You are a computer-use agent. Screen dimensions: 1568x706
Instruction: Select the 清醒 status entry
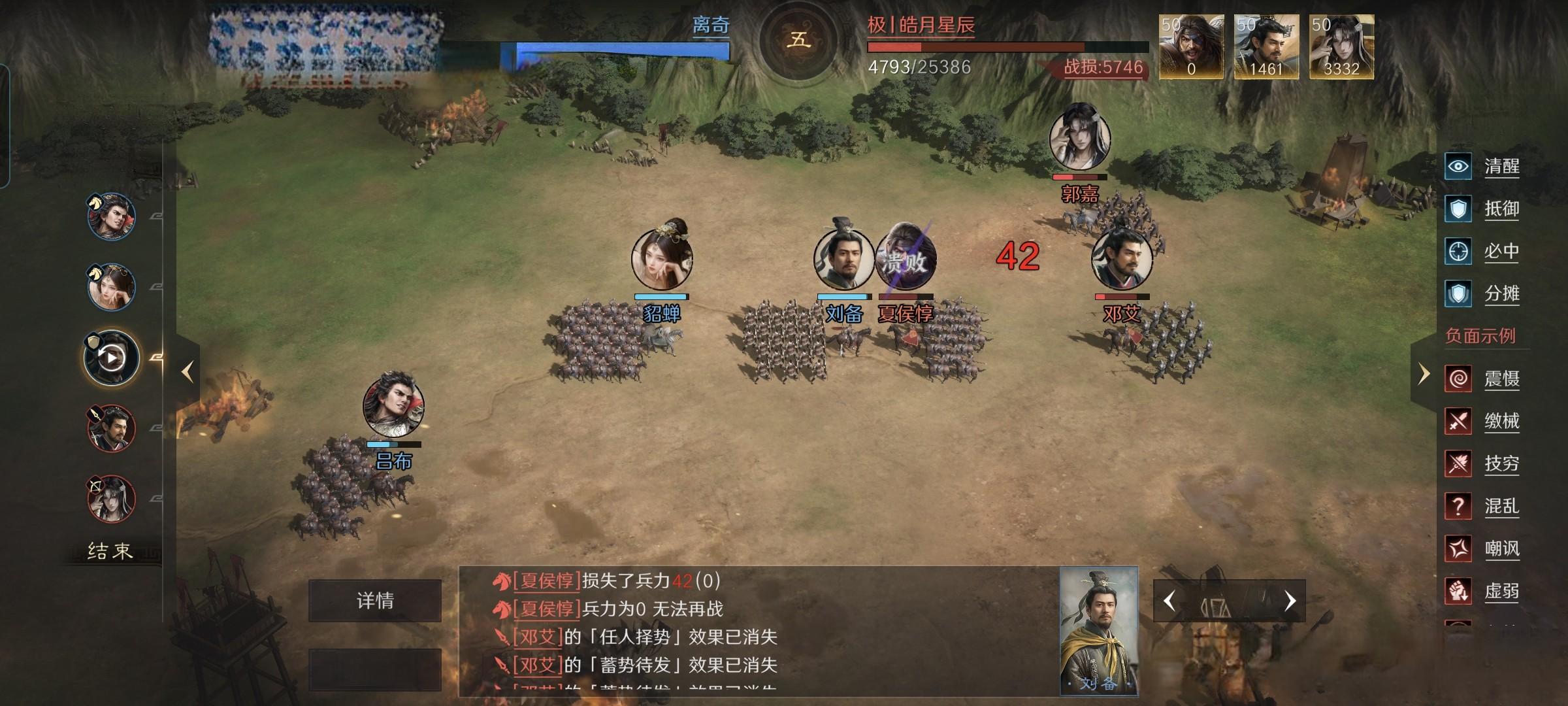click(1483, 166)
